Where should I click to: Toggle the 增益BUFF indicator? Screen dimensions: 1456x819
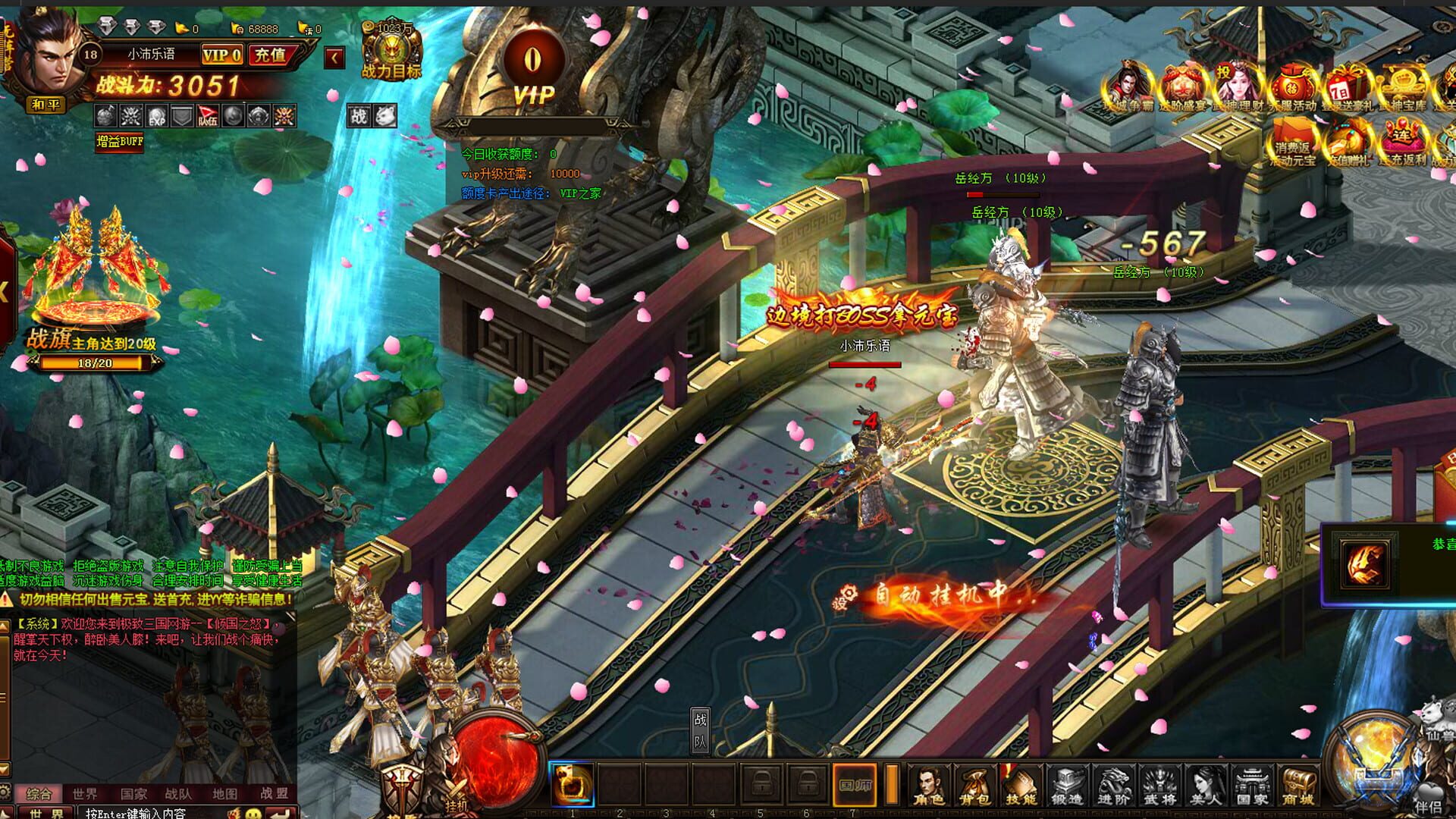tap(120, 141)
